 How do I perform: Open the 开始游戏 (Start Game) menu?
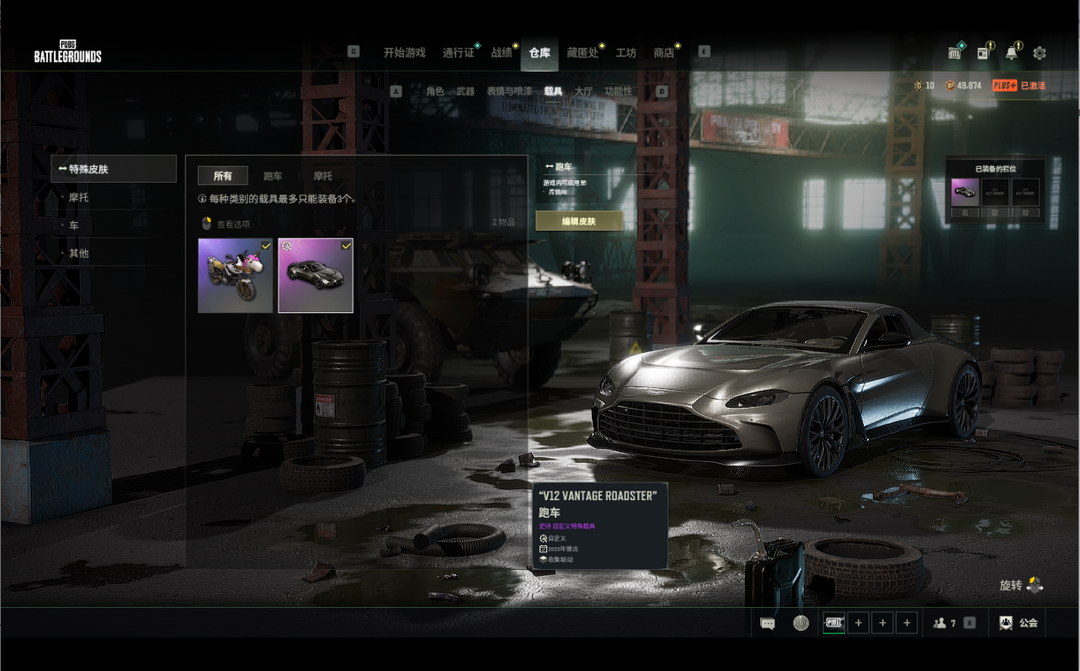(x=404, y=53)
